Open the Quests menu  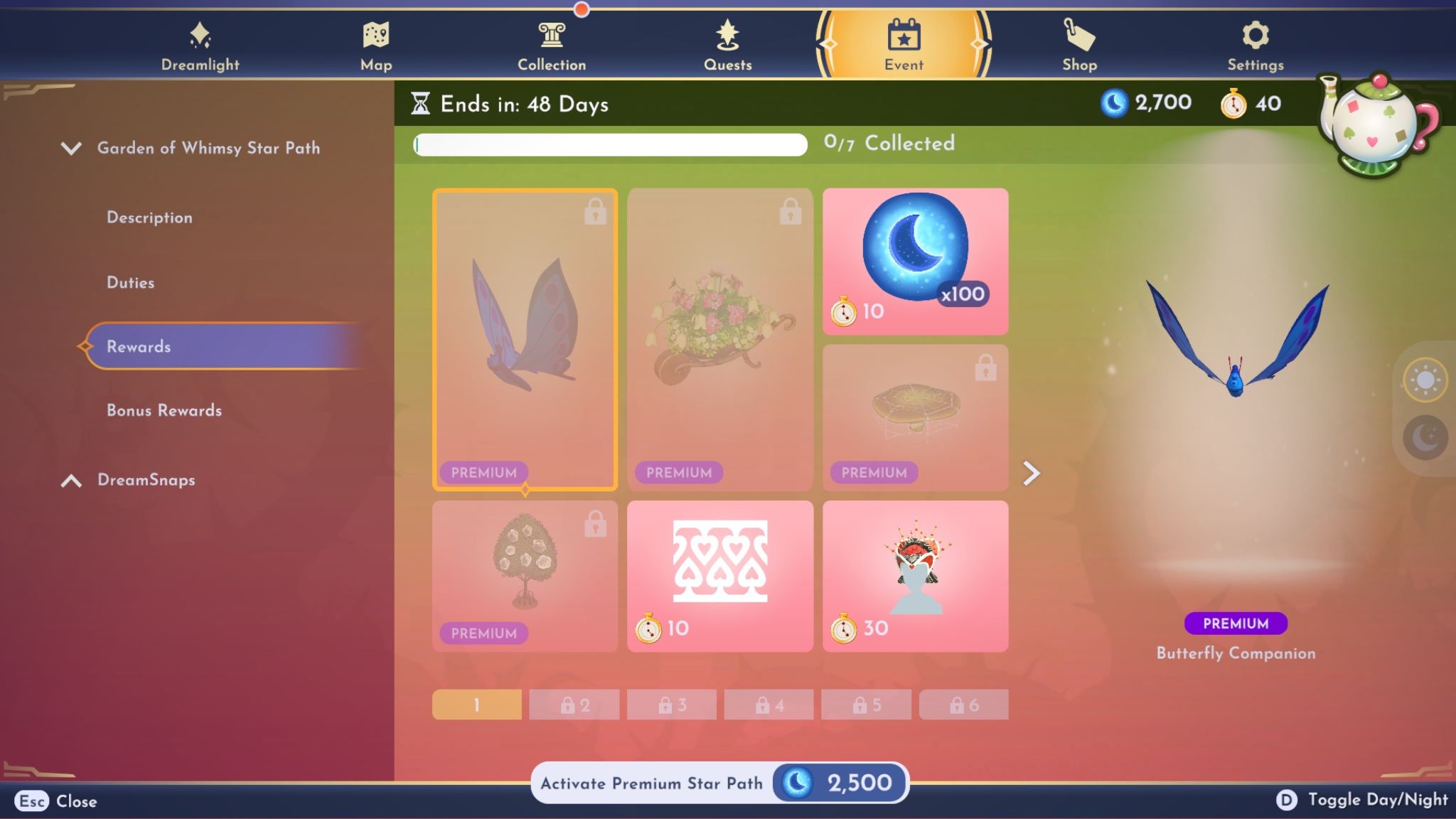[x=726, y=39]
